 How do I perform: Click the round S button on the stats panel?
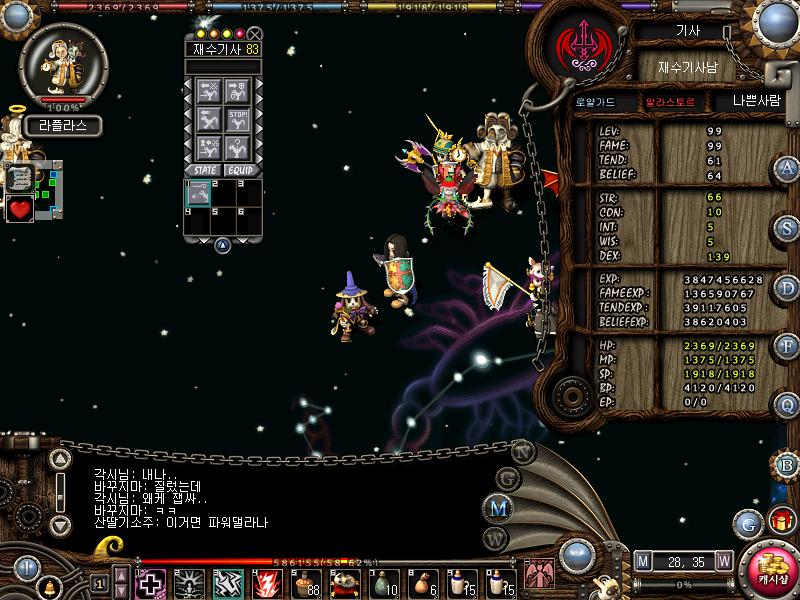(787, 228)
